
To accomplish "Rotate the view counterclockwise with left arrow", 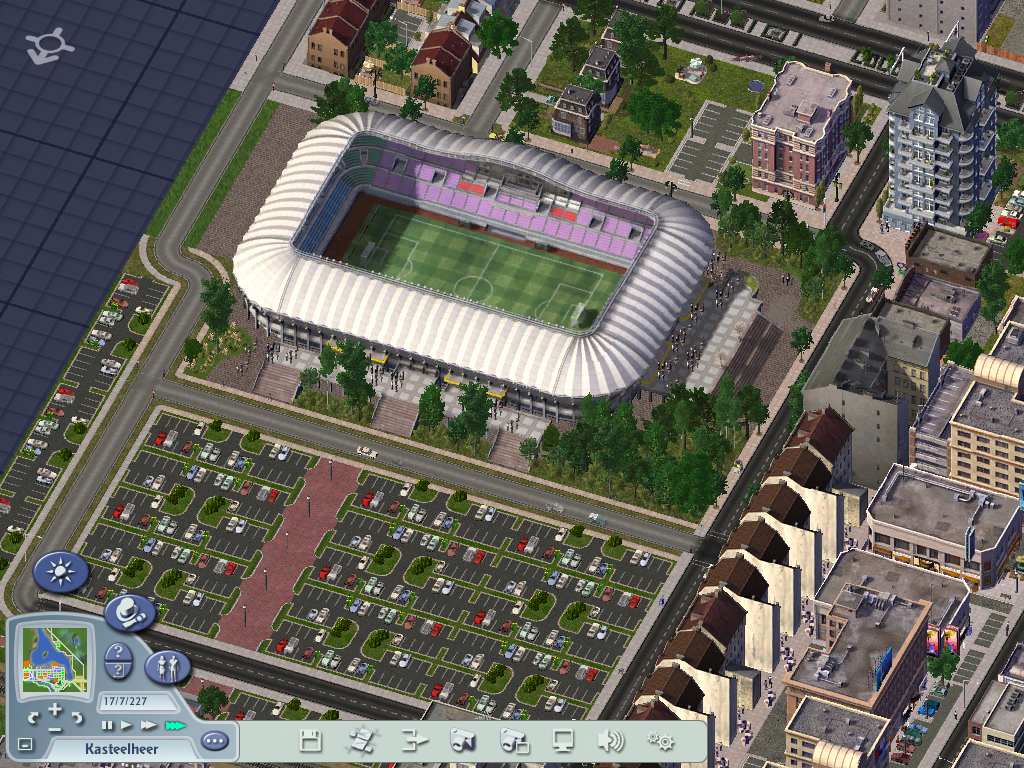I will click(35, 718).
